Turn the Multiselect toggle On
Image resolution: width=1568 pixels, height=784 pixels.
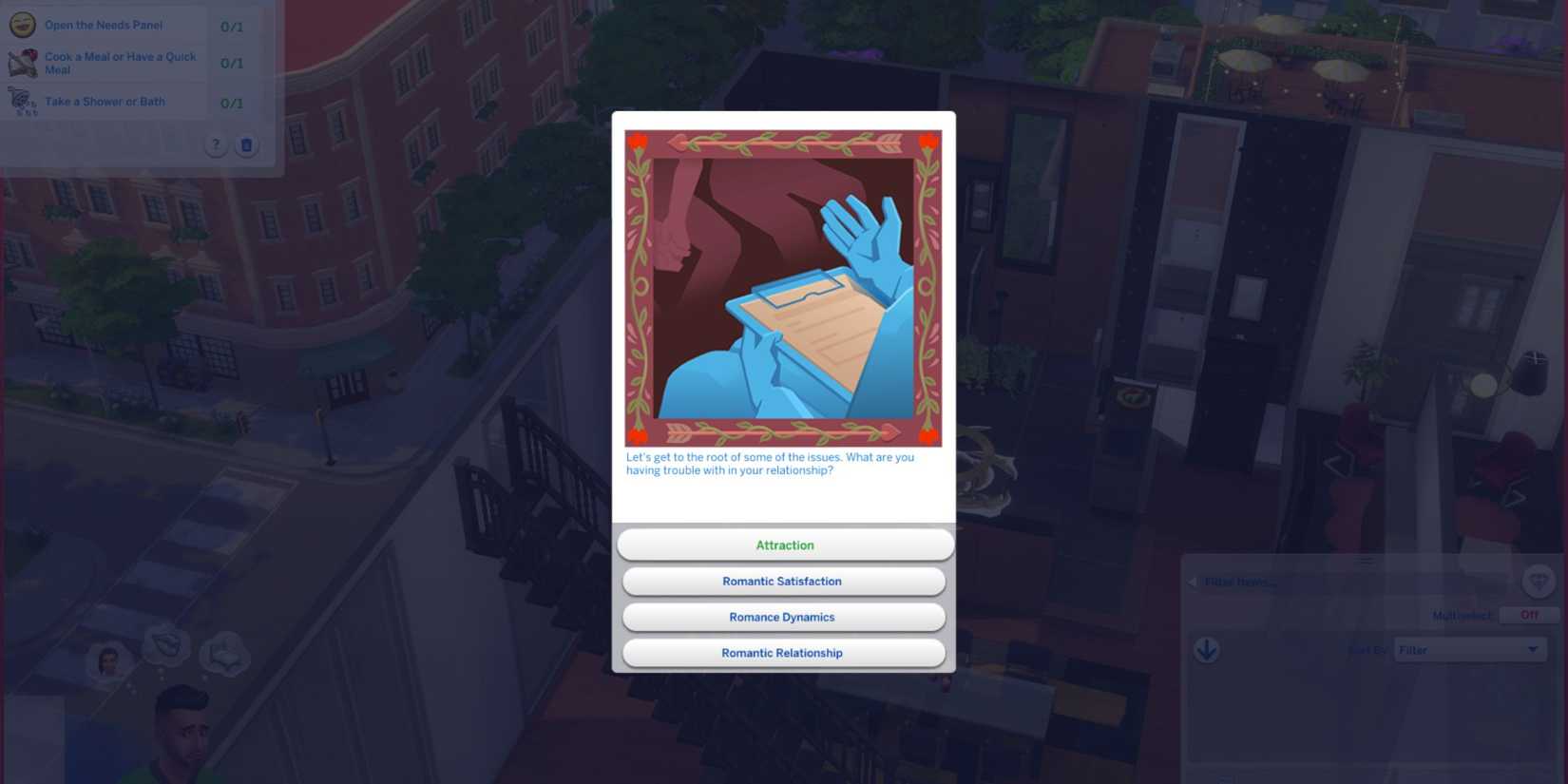click(1528, 615)
